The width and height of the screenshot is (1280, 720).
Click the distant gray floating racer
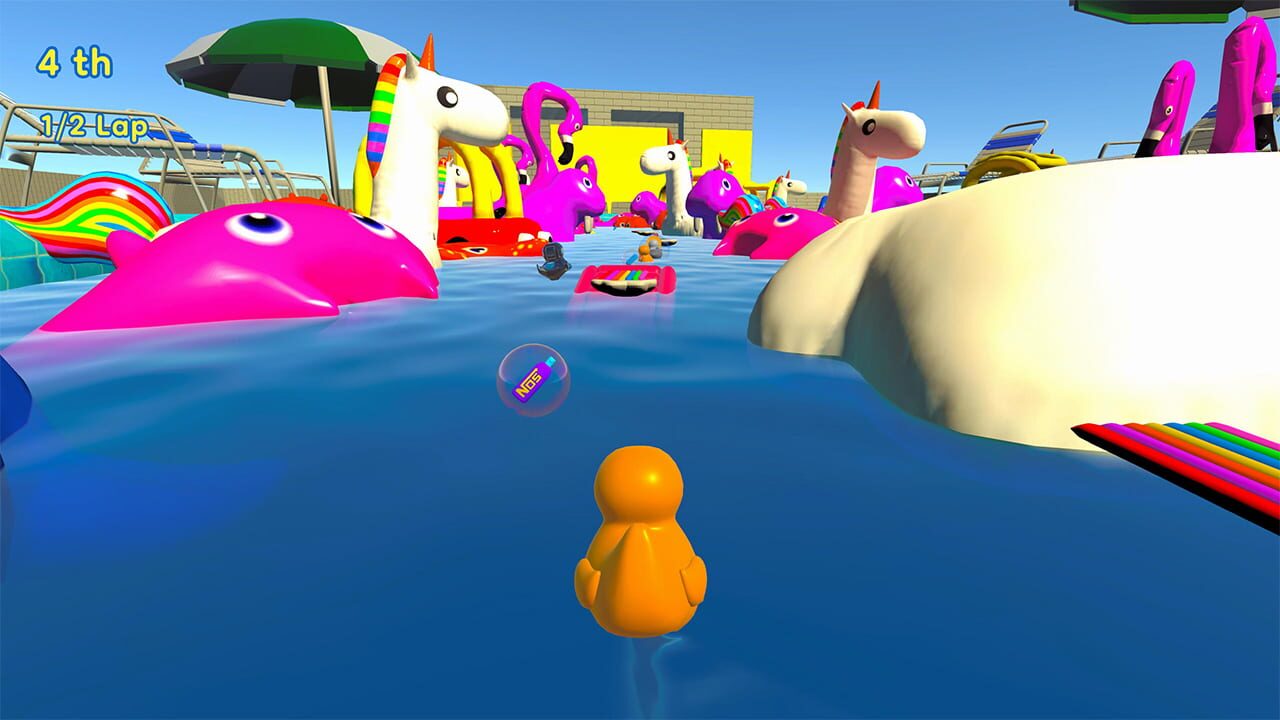coord(552,258)
